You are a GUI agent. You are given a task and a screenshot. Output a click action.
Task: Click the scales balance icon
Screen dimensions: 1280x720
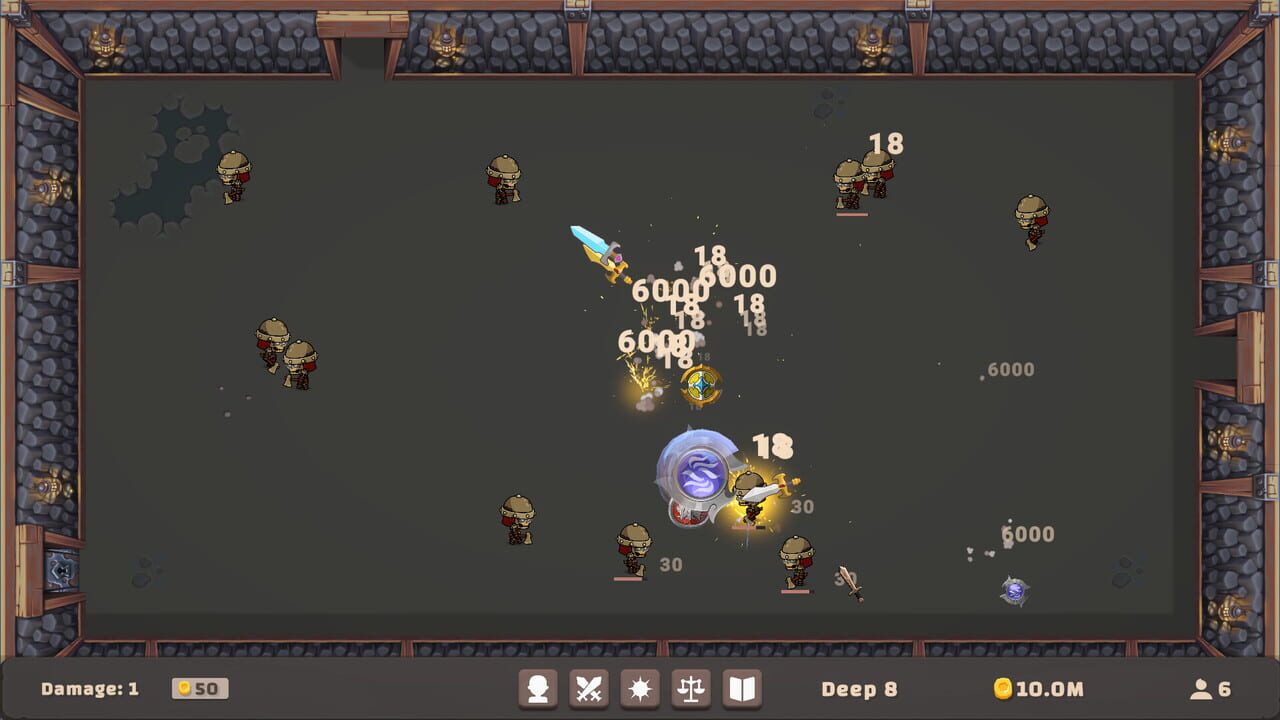tap(690, 688)
